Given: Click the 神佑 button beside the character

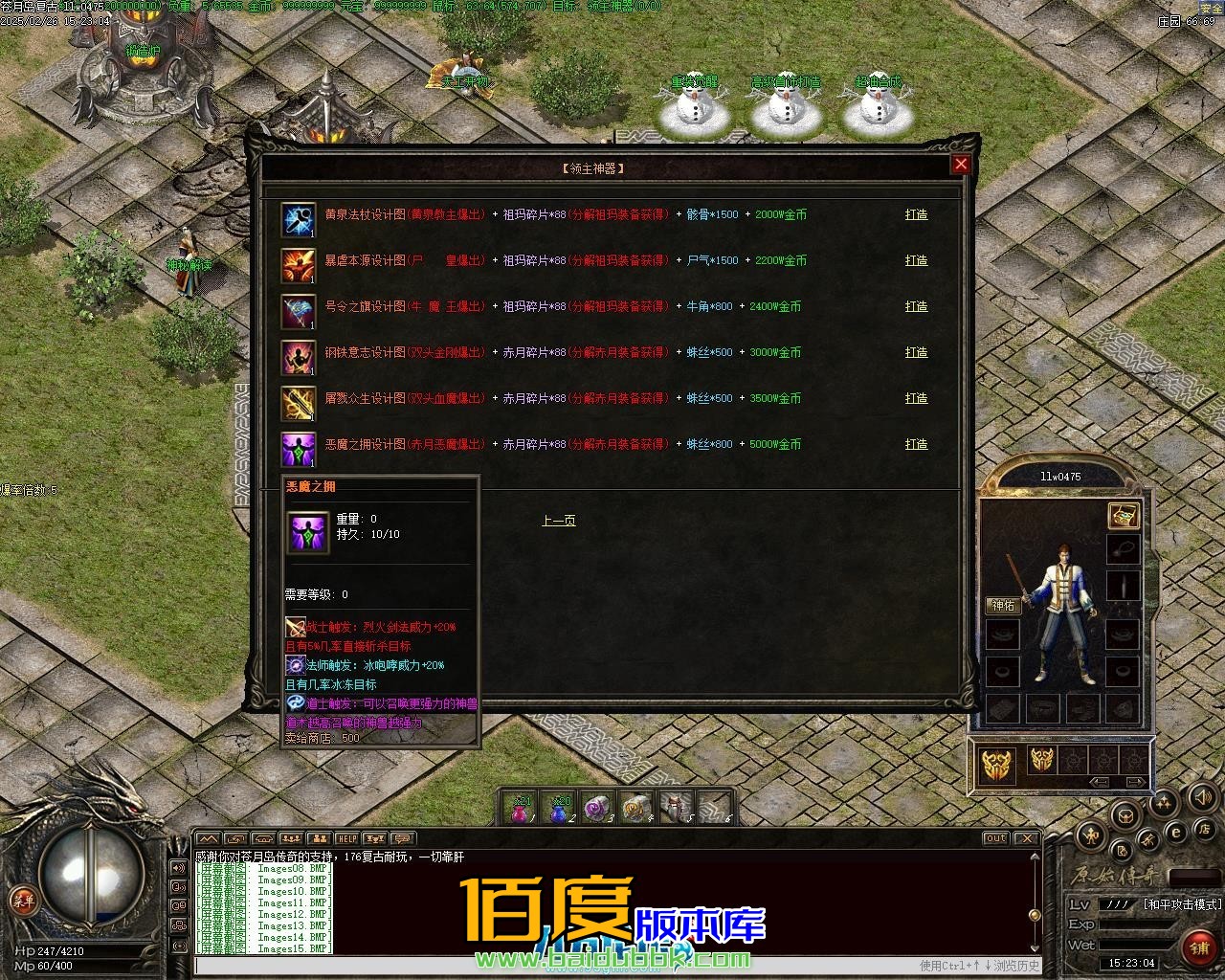Looking at the screenshot, I should click(x=1003, y=606).
